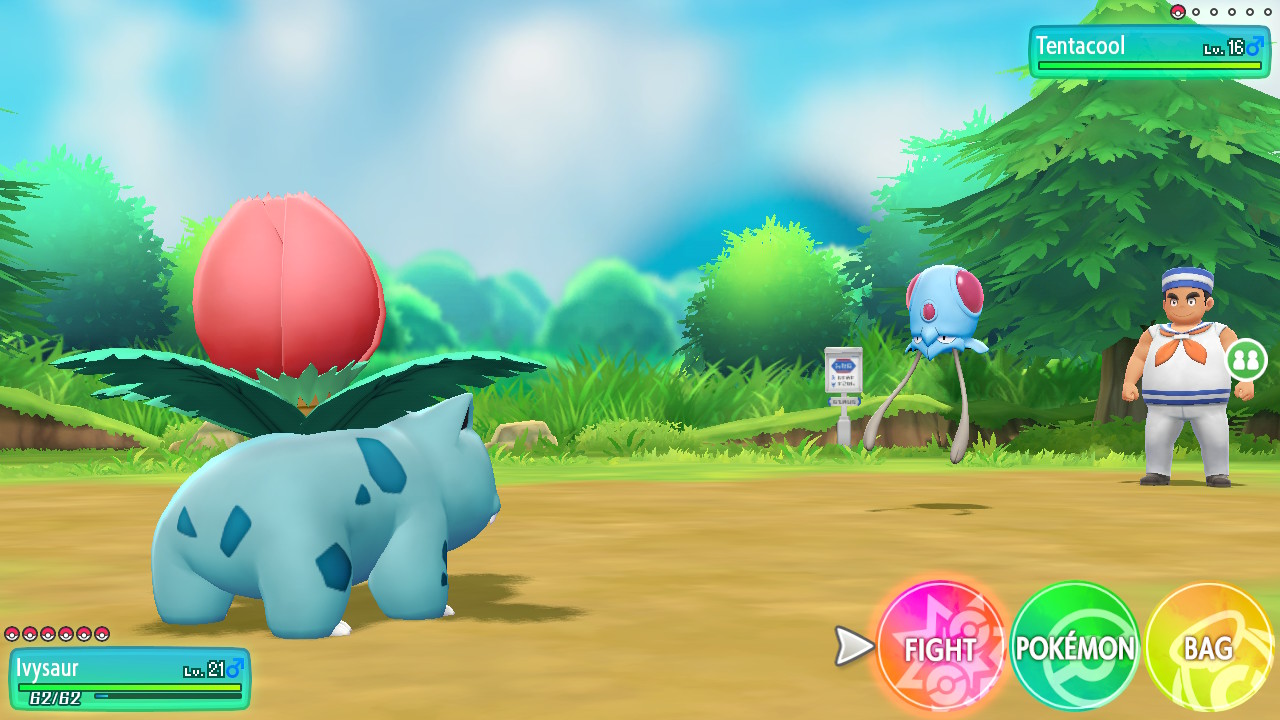Select the first Poké Ball in Ivysaur's party row
The width and height of the screenshot is (1280, 720).
[13, 634]
